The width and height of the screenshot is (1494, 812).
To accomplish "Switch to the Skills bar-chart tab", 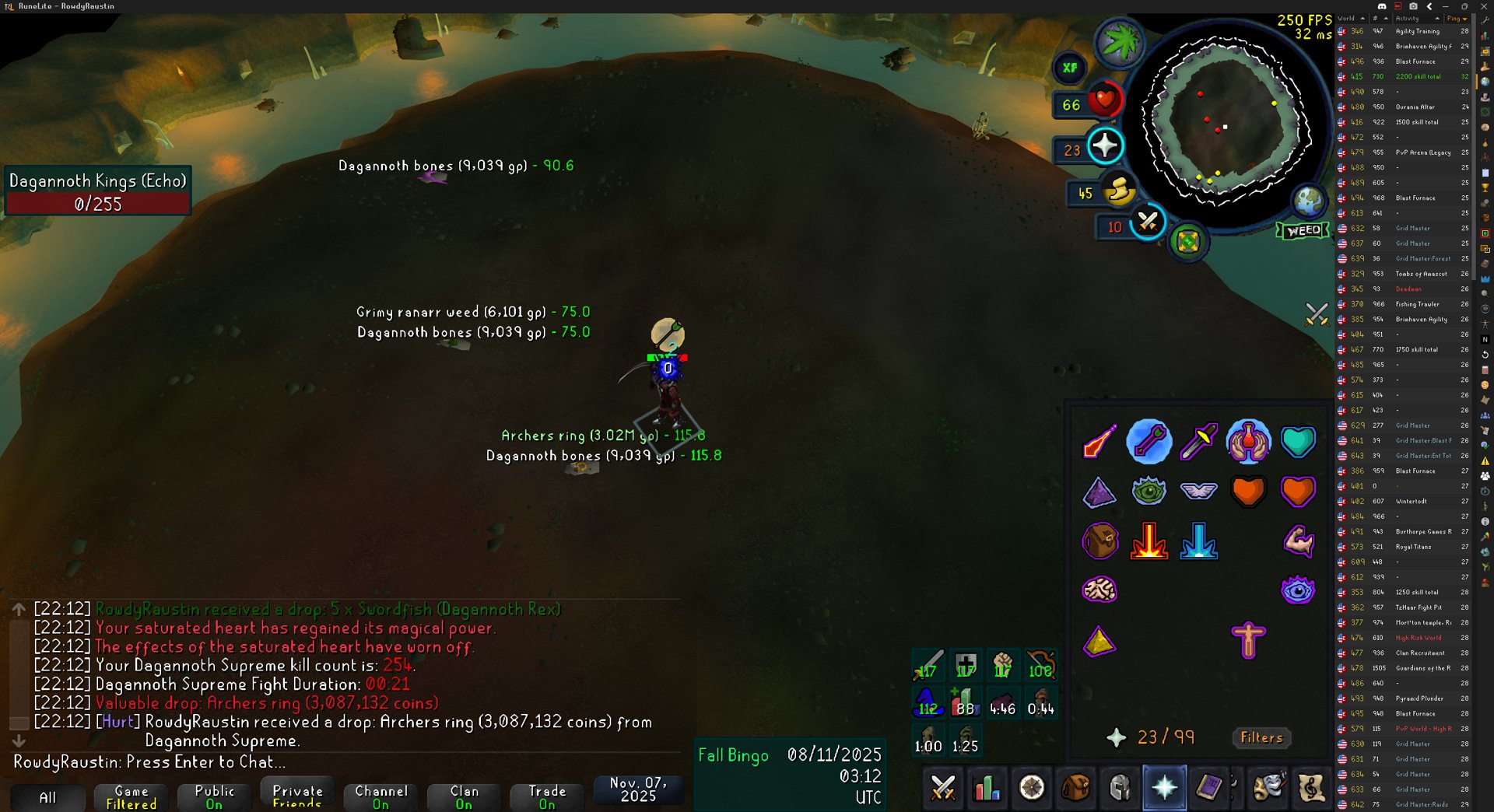I will (x=987, y=789).
